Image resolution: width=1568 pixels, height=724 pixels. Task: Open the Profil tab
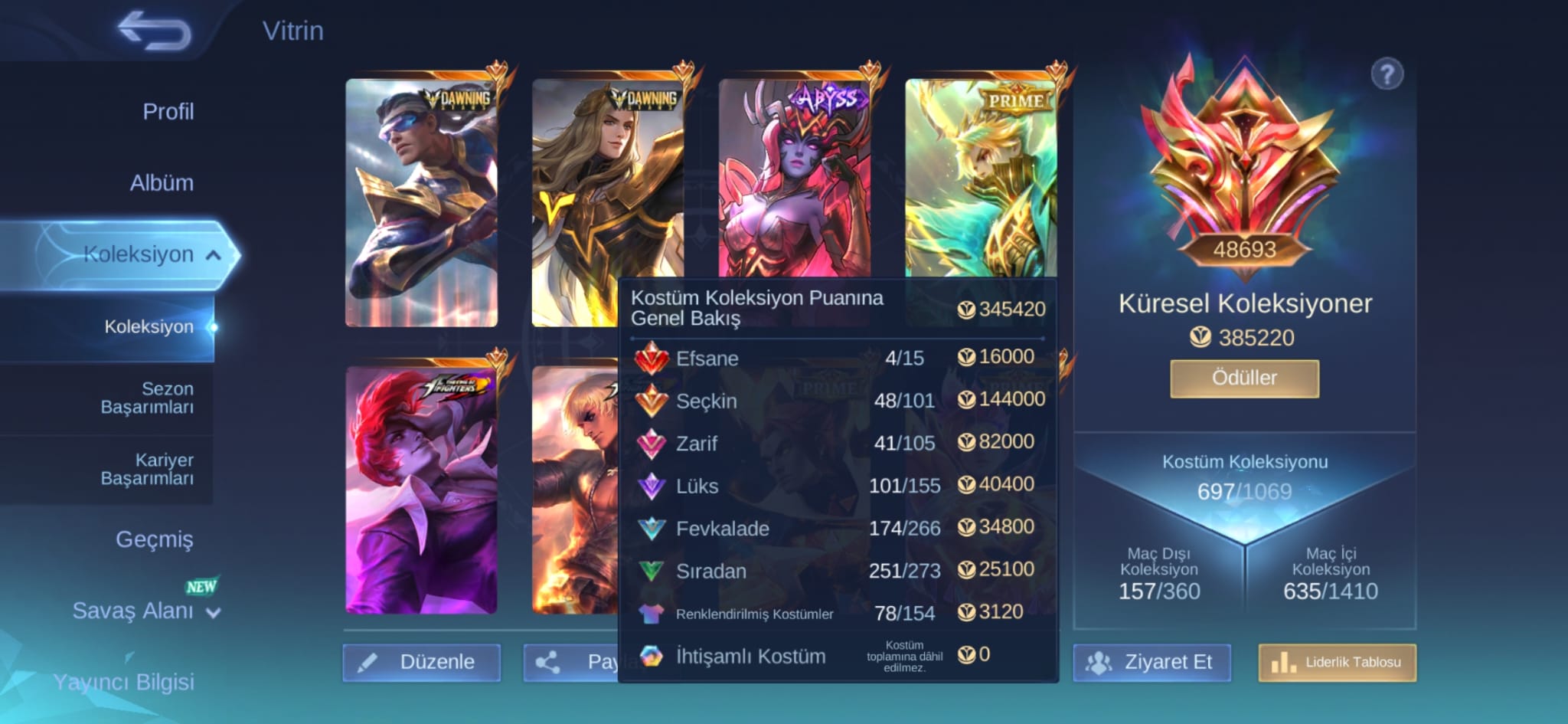(x=168, y=112)
